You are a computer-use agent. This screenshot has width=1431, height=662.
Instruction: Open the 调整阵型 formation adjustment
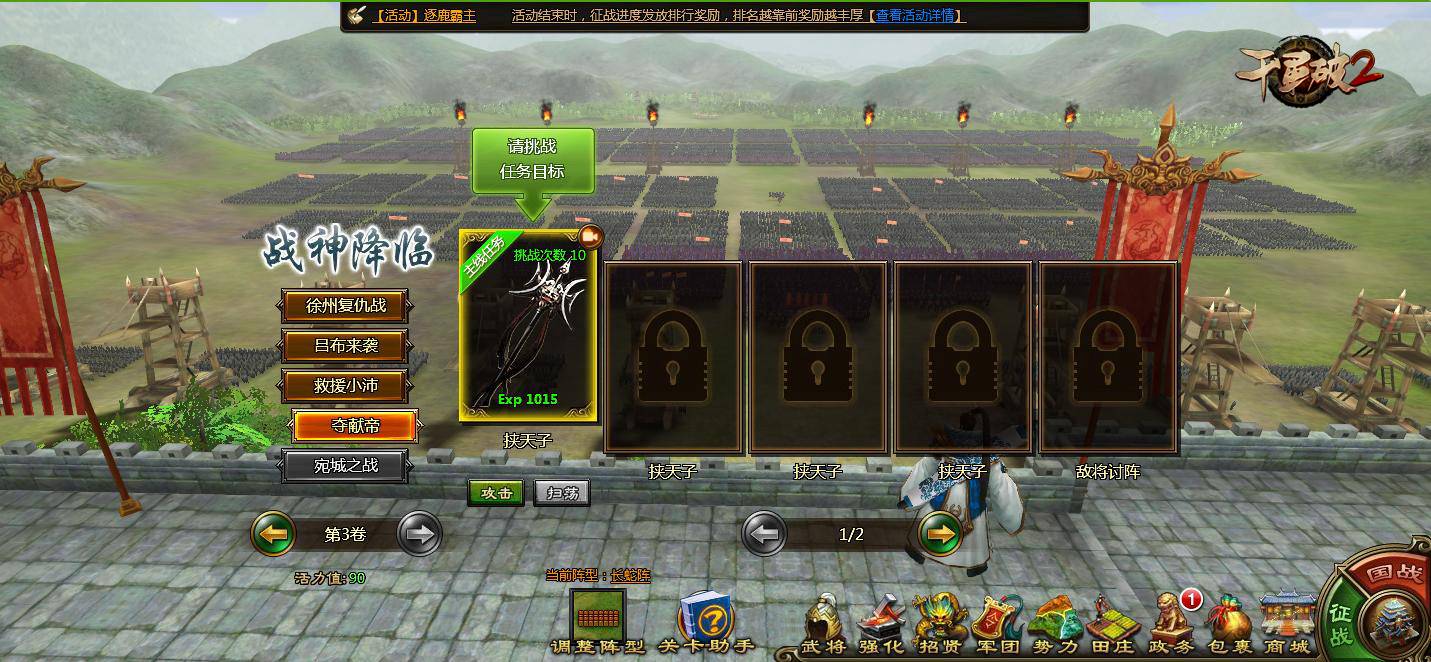pos(598,620)
